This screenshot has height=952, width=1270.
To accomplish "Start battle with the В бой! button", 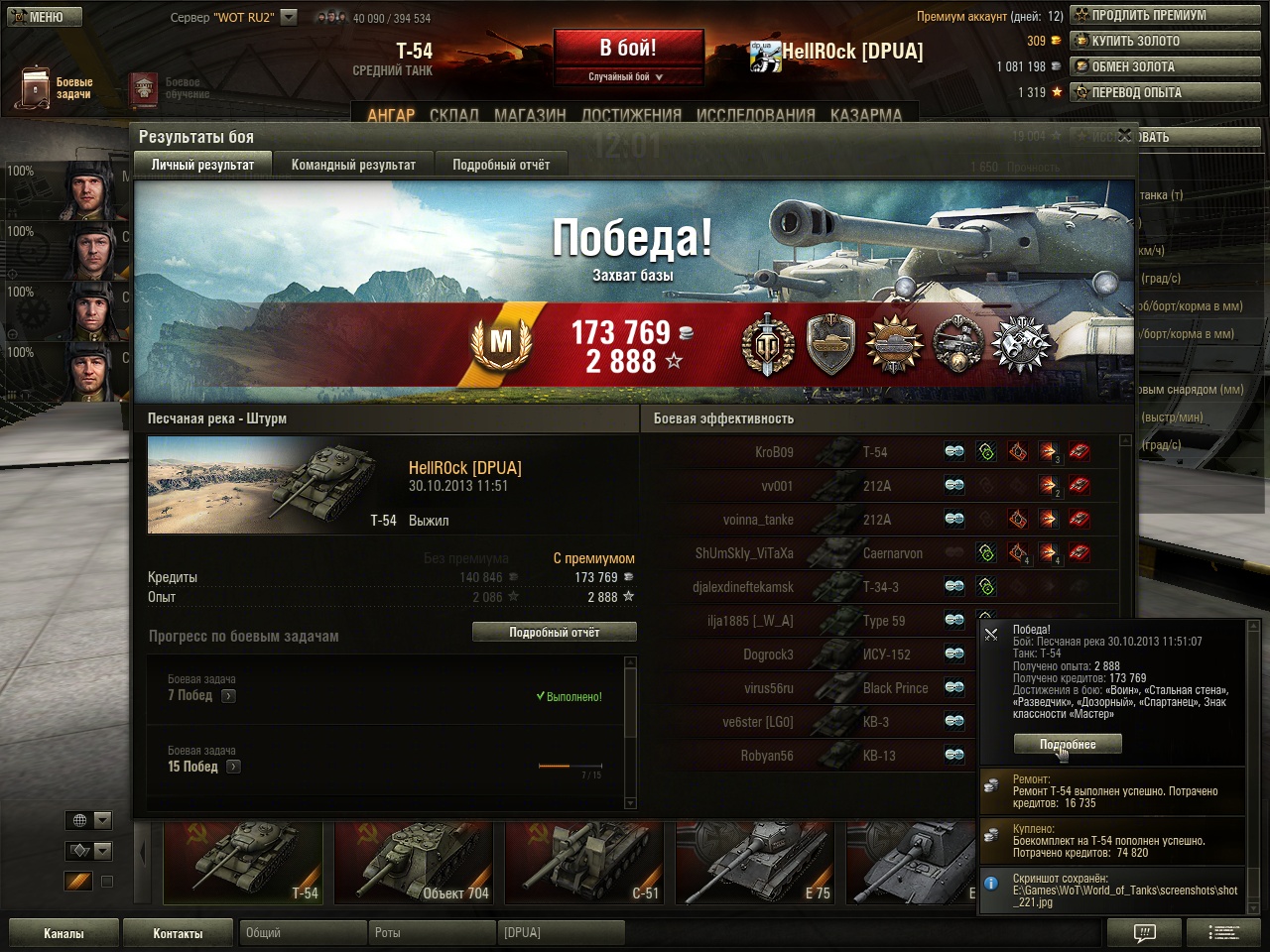I will pos(628,49).
